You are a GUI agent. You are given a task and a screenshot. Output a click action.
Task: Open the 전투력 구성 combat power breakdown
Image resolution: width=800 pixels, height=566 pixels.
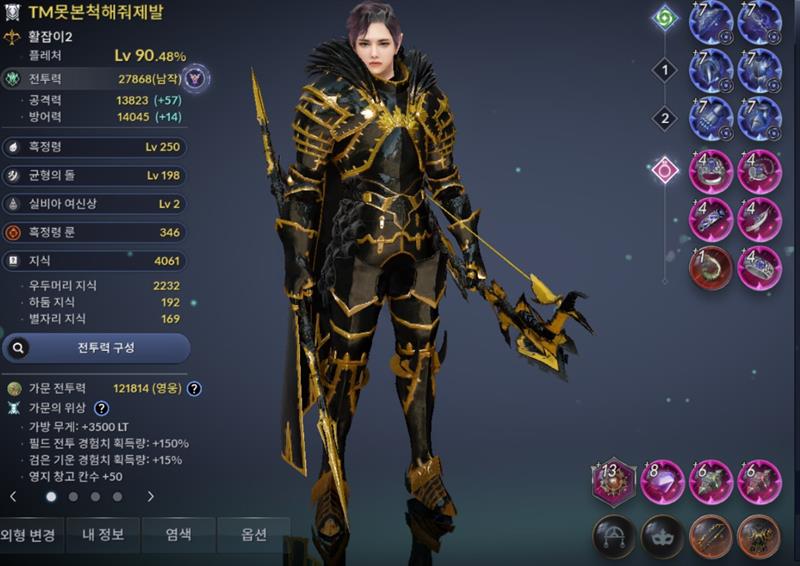(x=96, y=348)
